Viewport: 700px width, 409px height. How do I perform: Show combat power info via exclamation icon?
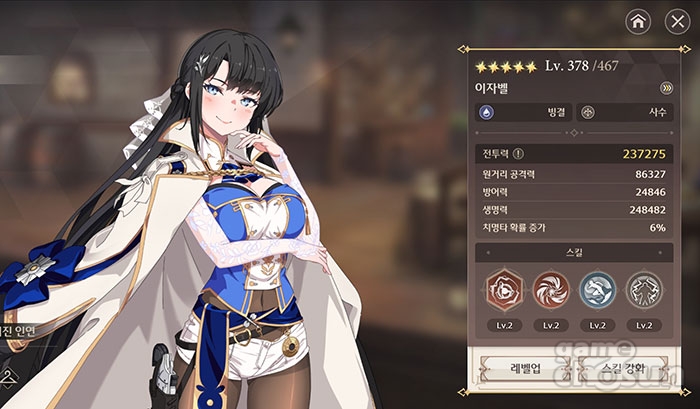coord(518,154)
